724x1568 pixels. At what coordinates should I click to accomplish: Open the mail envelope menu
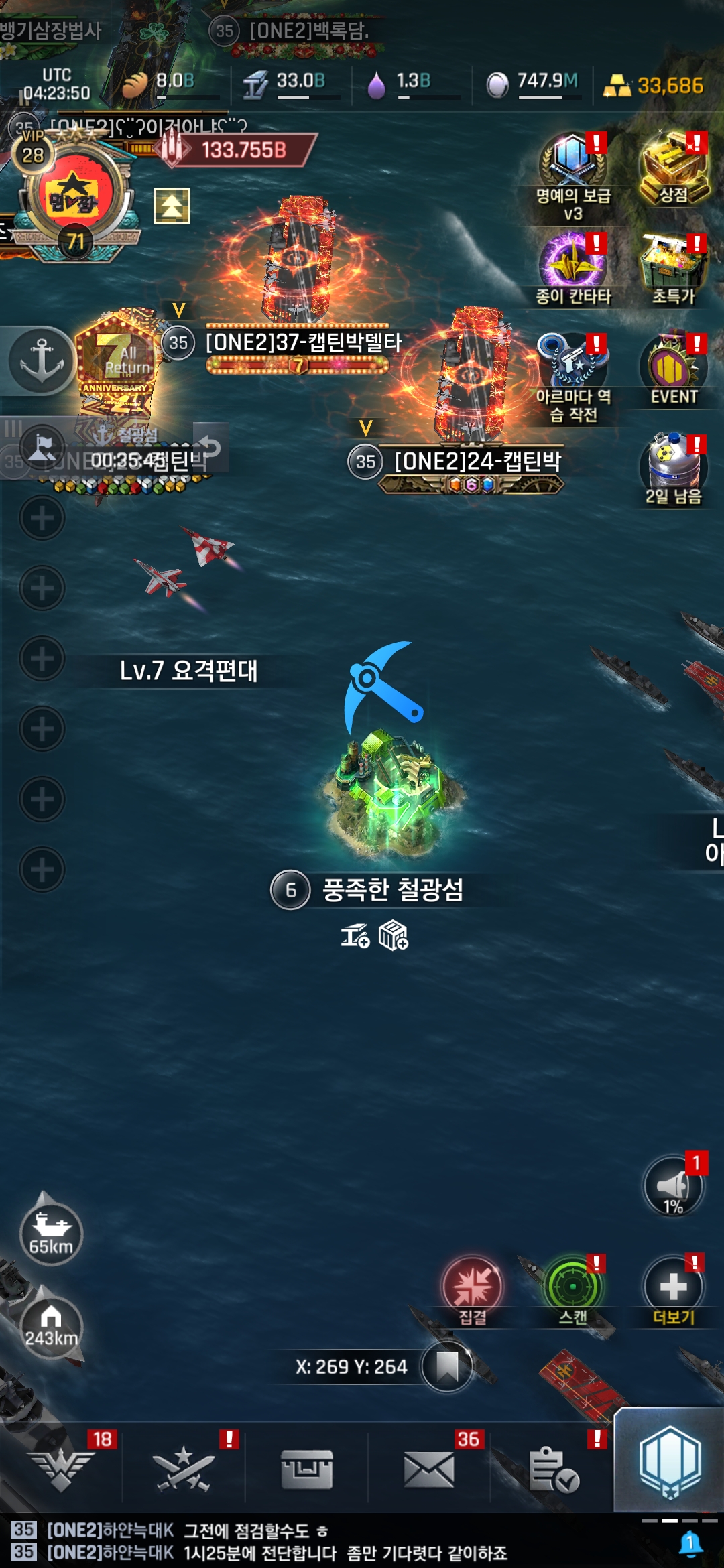pyautogui.click(x=429, y=1469)
